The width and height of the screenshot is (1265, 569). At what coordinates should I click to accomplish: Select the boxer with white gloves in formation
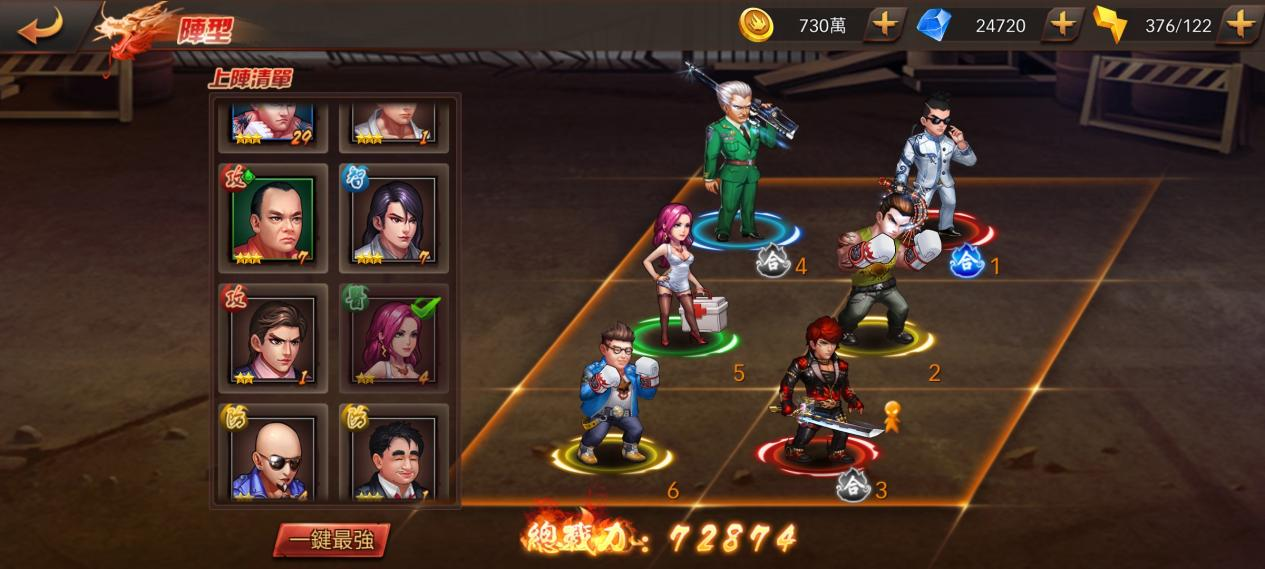click(880, 270)
